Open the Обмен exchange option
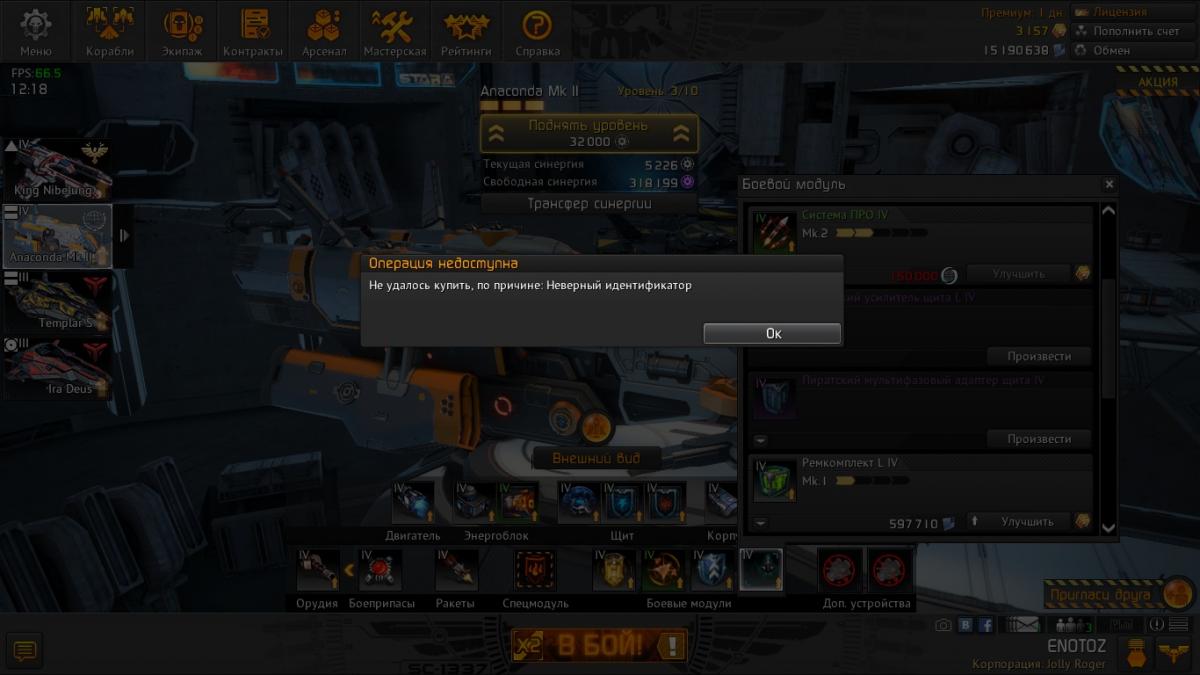The image size is (1200, 675). [1131, 50]
